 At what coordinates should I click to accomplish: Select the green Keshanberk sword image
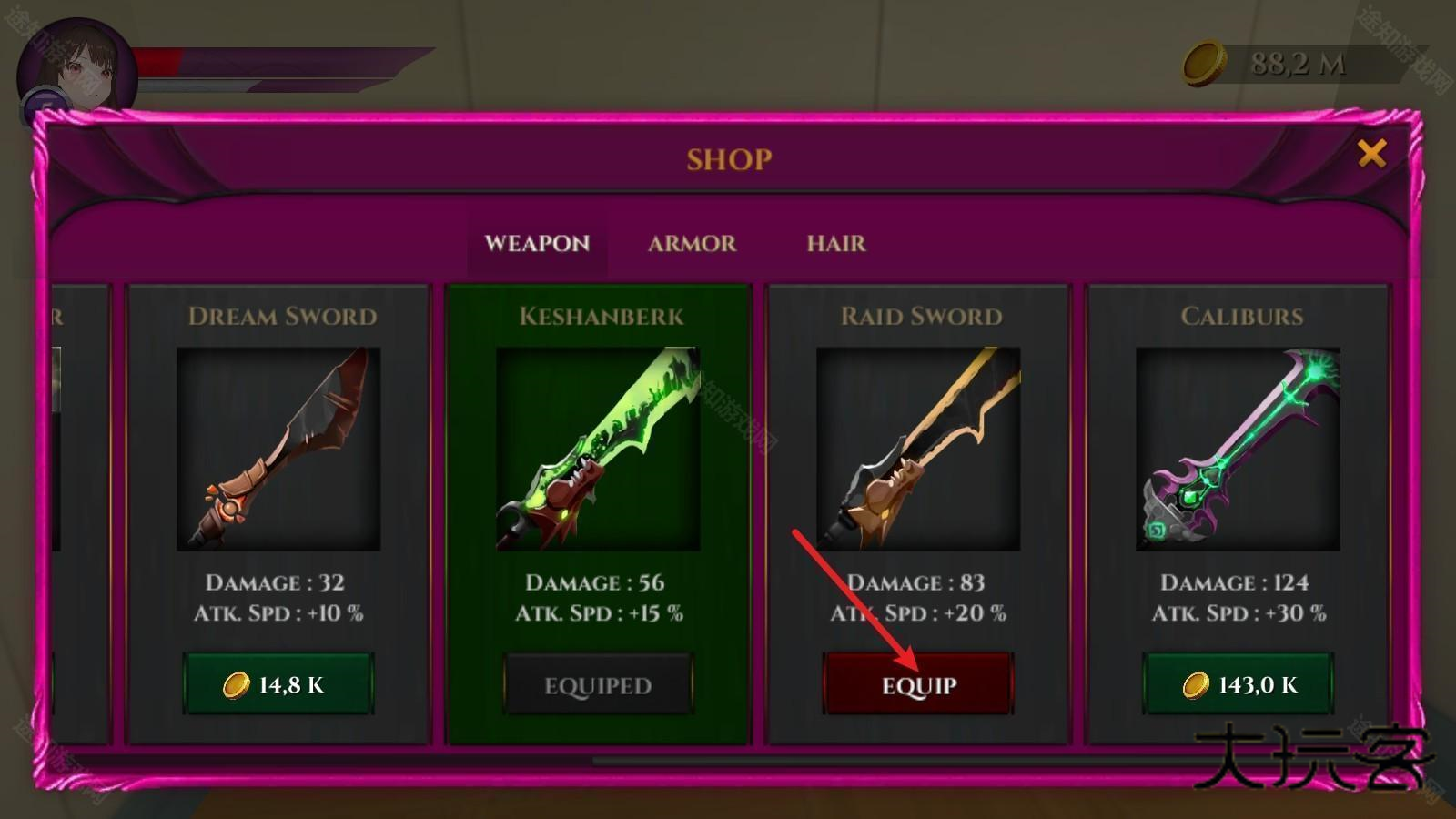(598, 449)
